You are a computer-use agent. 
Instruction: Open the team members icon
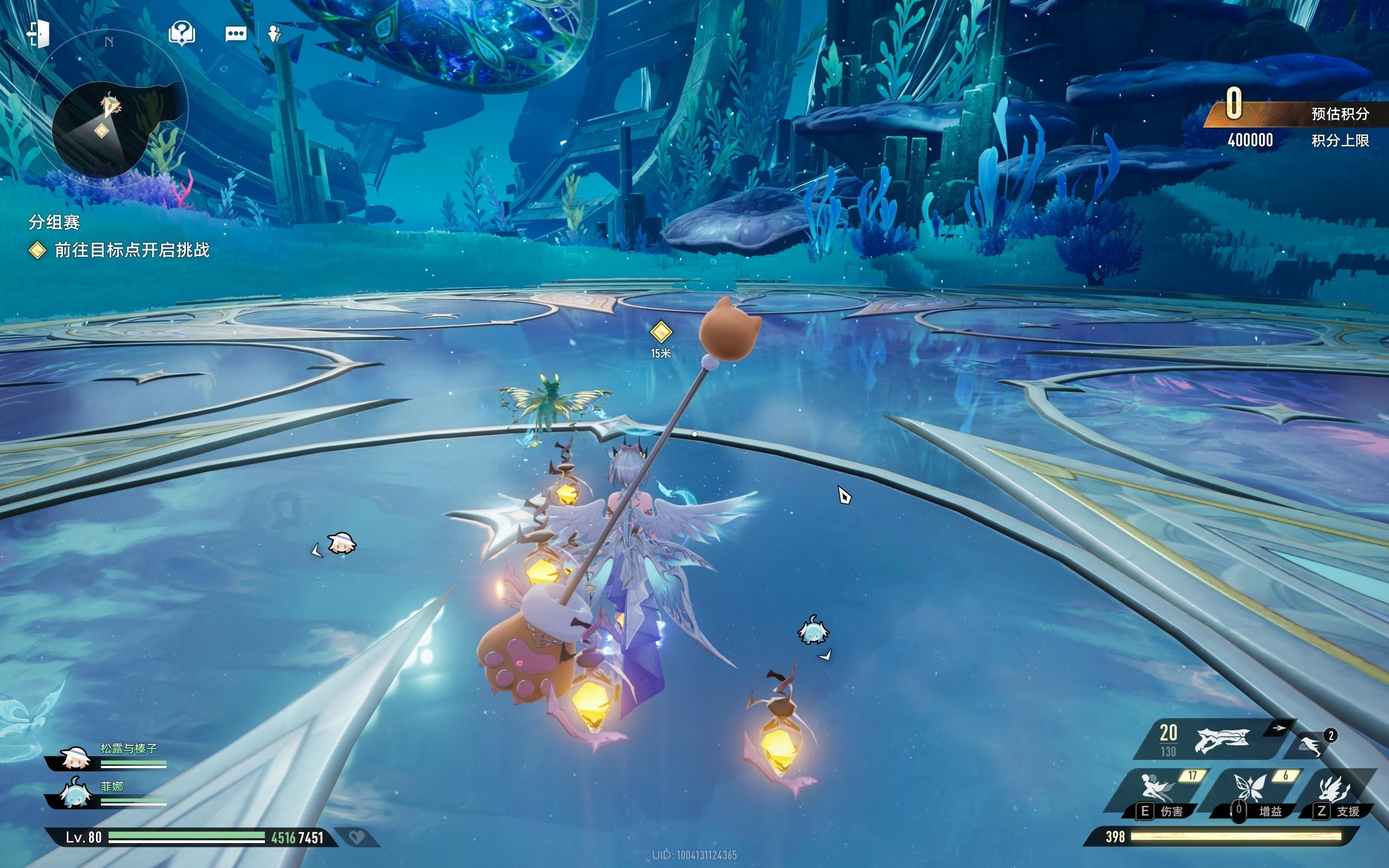click(274, 34)
